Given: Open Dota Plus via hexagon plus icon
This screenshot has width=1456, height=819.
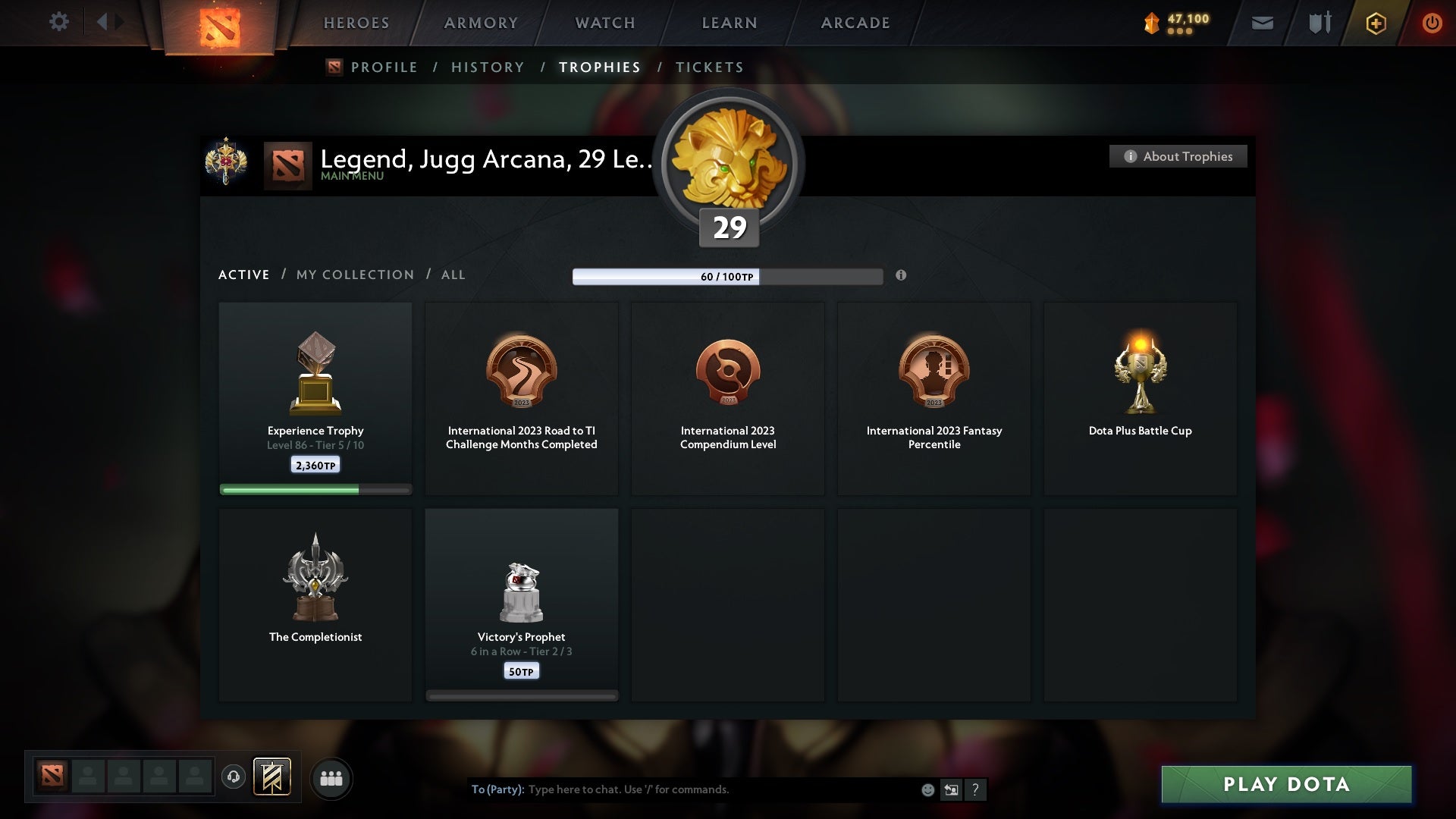Looking at the screenshot, I should pos(1375,23).
